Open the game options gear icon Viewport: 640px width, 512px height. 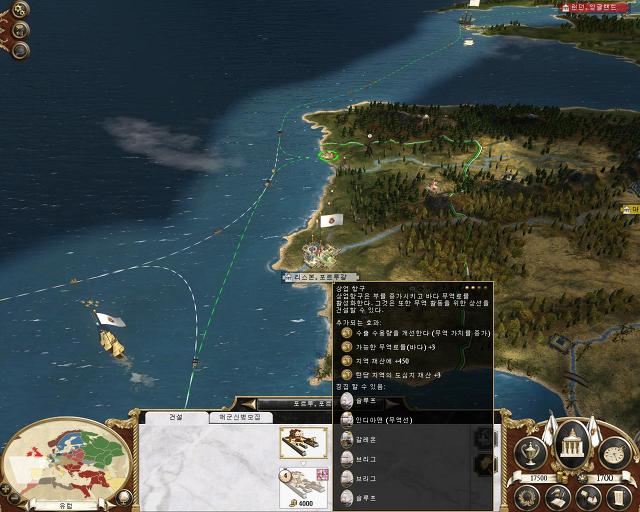[20, 10]
